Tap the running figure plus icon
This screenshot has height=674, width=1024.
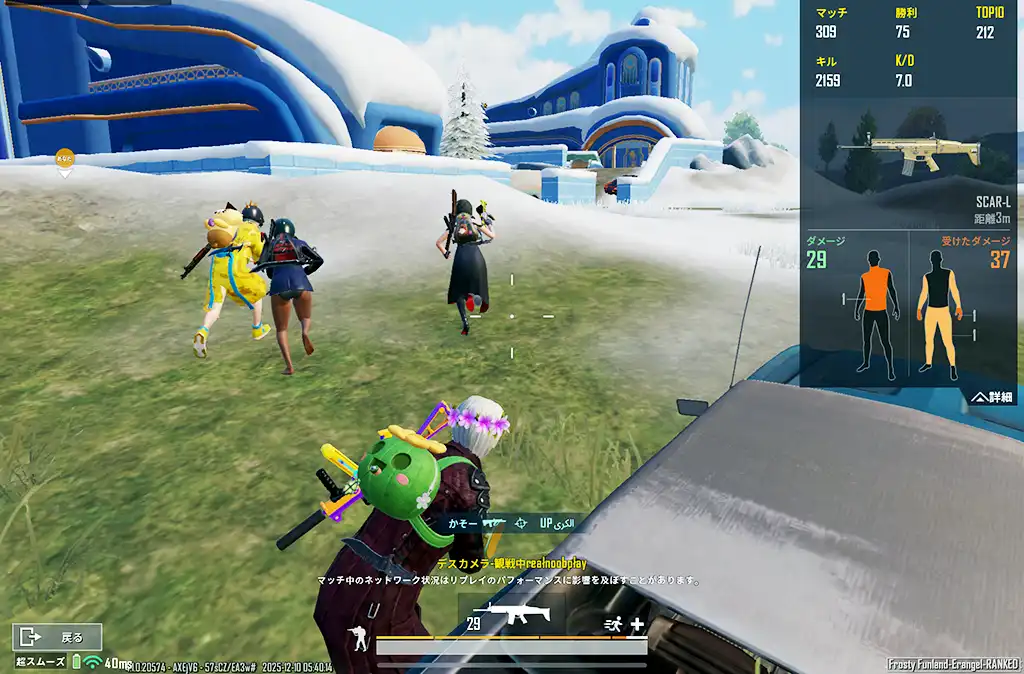(623, 624)
